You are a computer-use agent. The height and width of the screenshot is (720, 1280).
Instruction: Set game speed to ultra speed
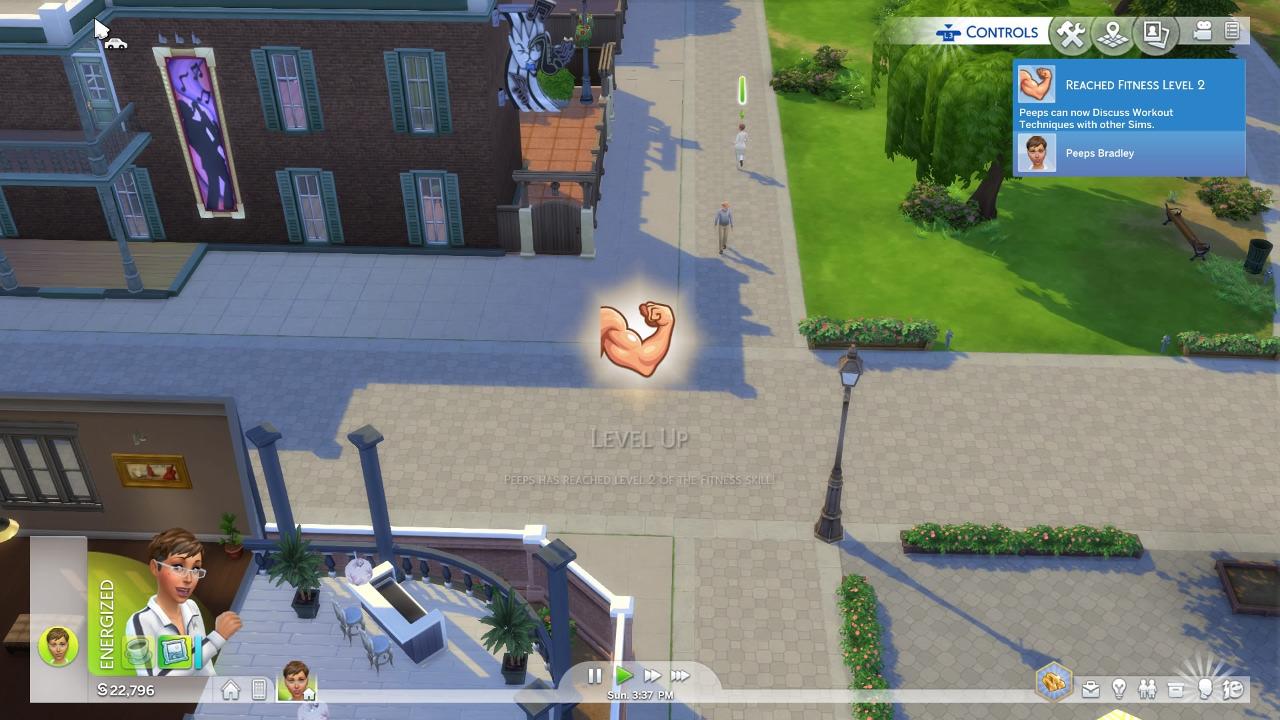[x=680, y=676]
